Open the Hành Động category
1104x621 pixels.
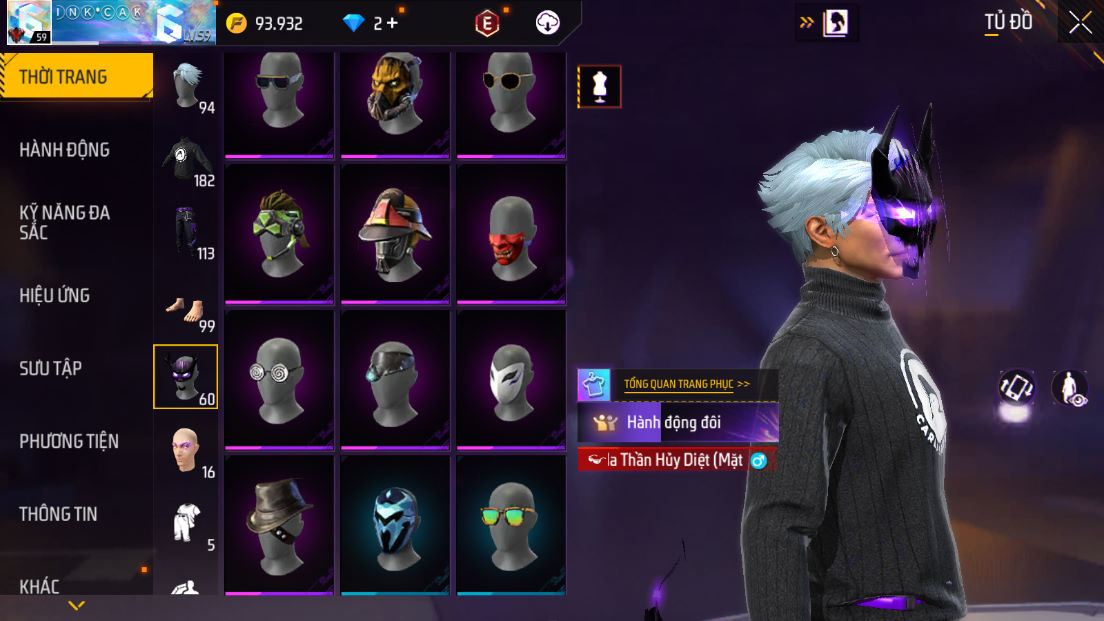(65, 150)
